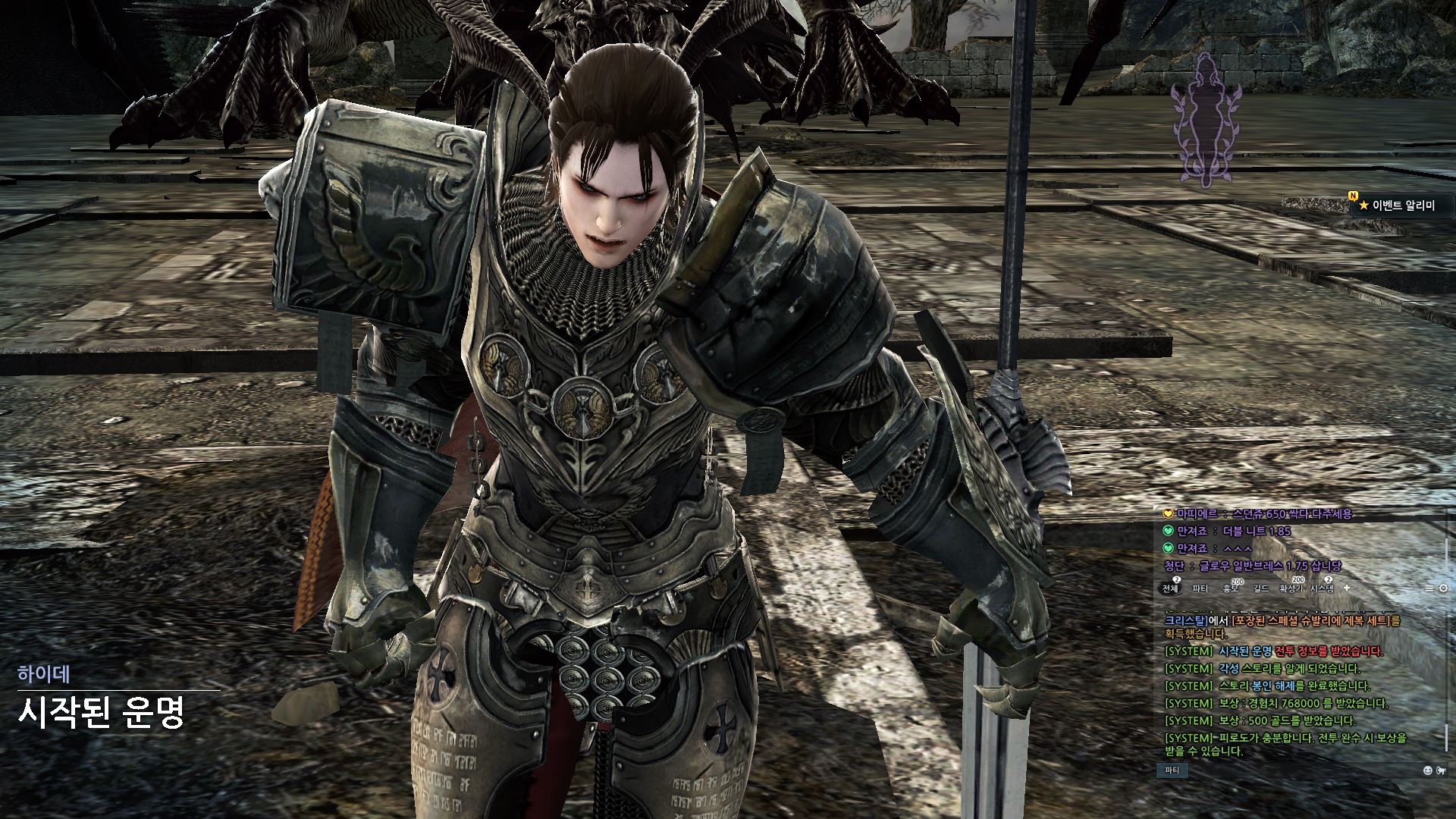Open chat settings gear icon

1443,588
